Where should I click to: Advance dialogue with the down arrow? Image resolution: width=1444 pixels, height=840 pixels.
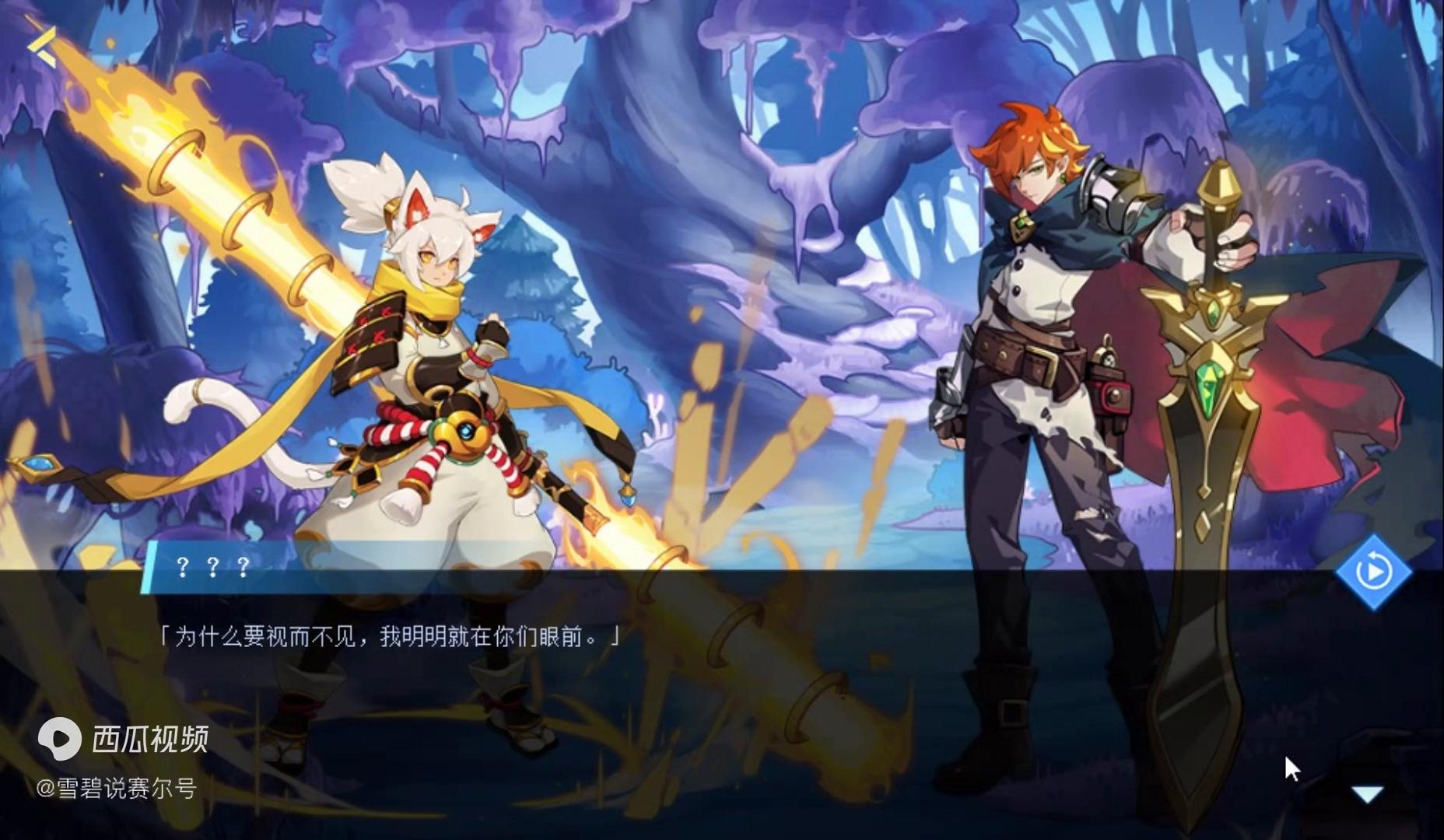[1367, 794]
